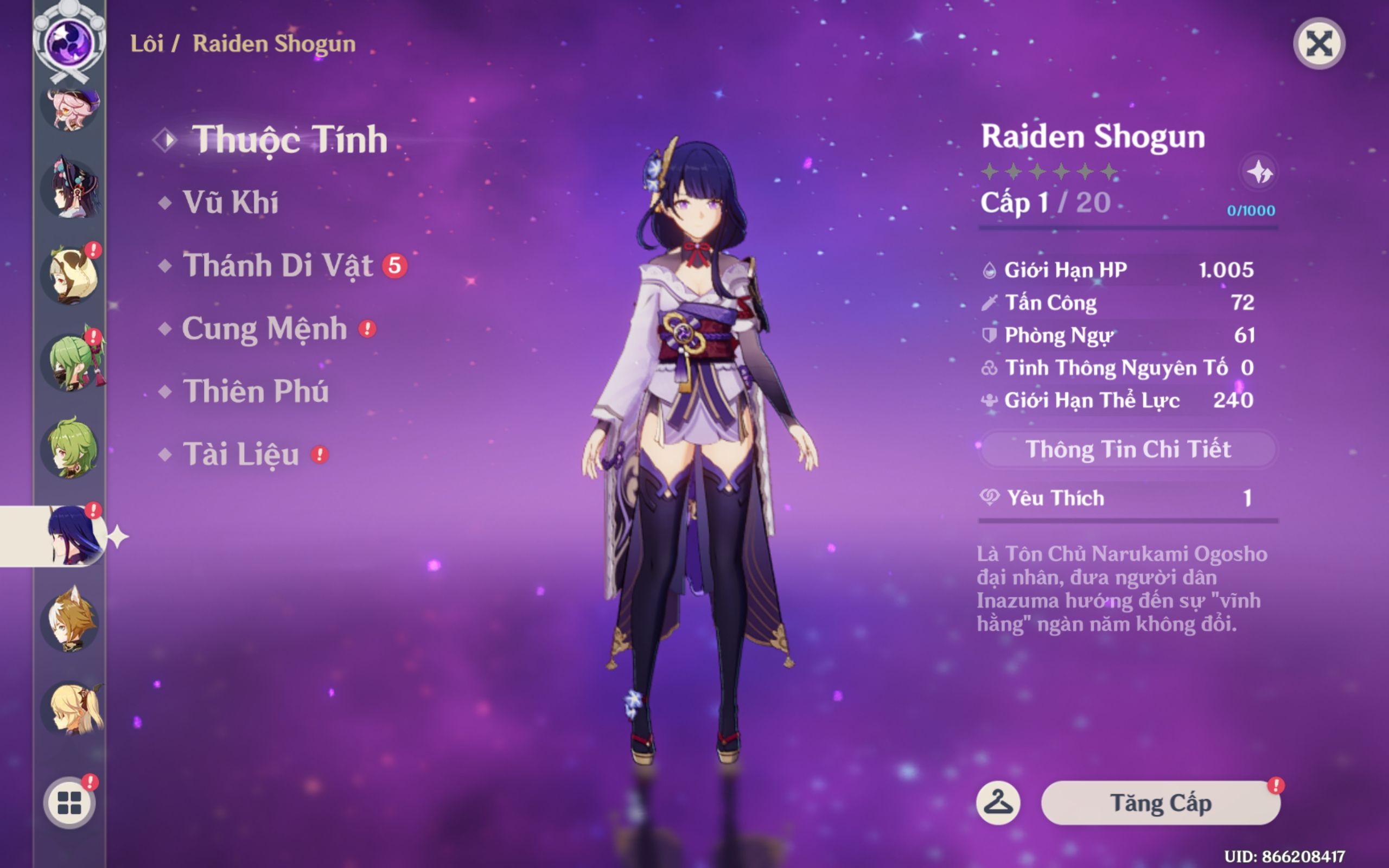
Task: Open the Thuộc Tính attributes tab
Action: coord(289,139)
